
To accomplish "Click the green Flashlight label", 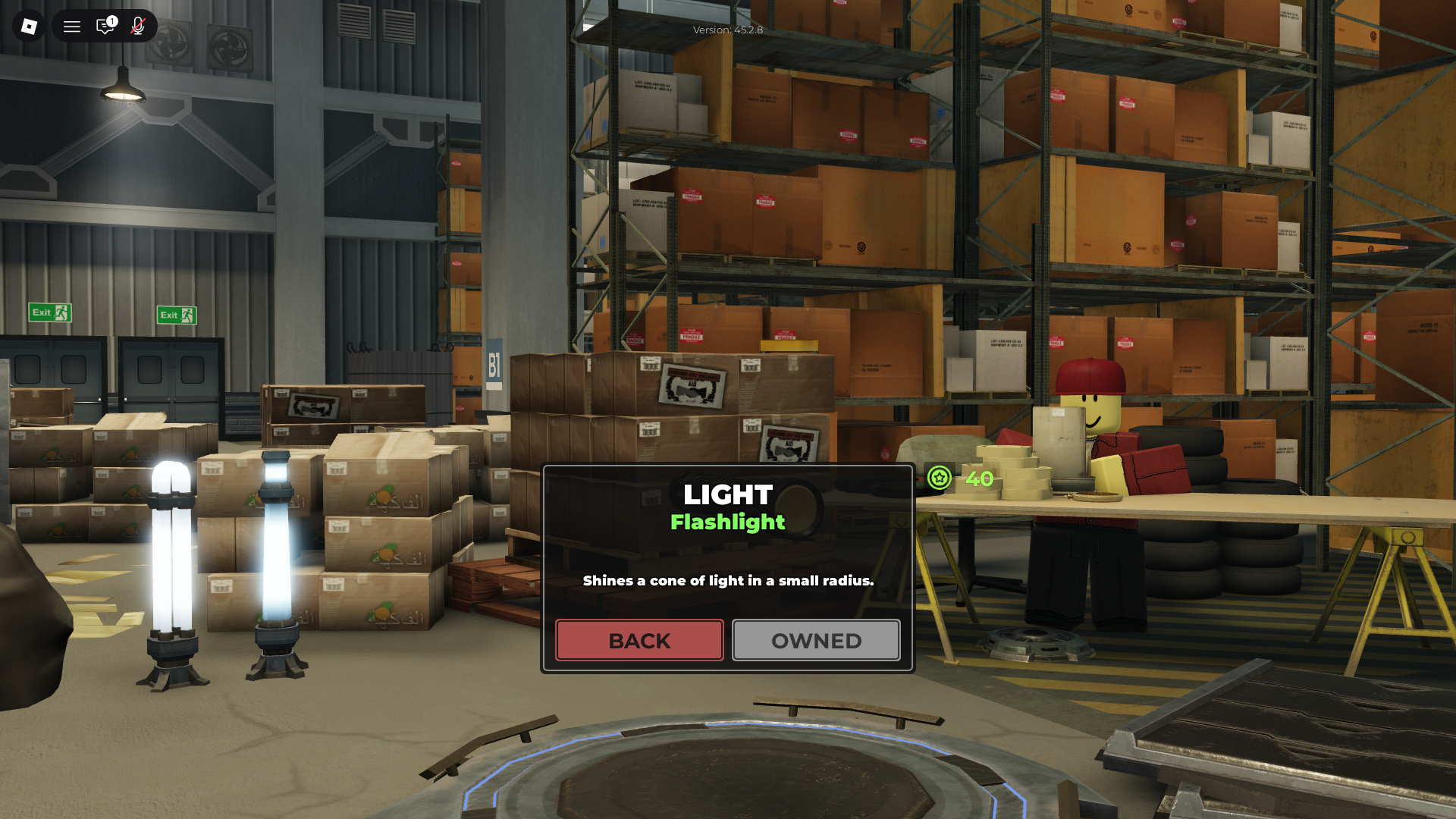I will (727, 522).
